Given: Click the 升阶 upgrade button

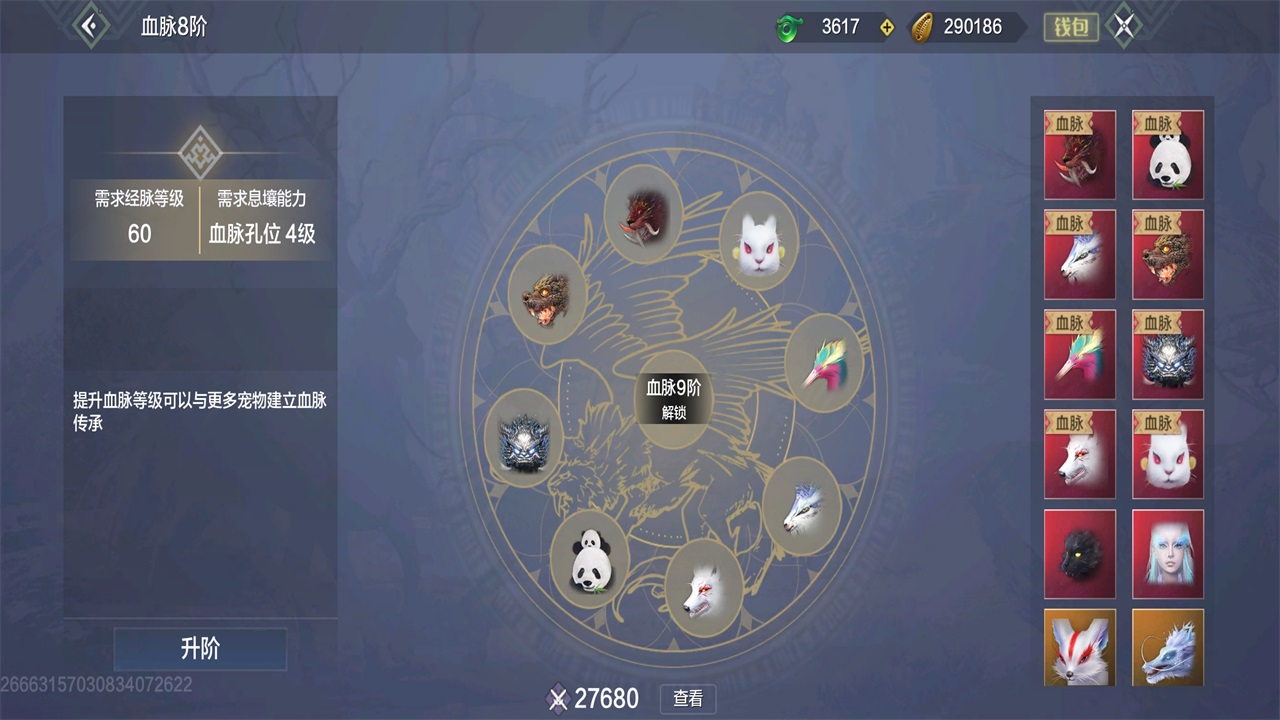Looking at the screenshot, I should pos(200,649).
